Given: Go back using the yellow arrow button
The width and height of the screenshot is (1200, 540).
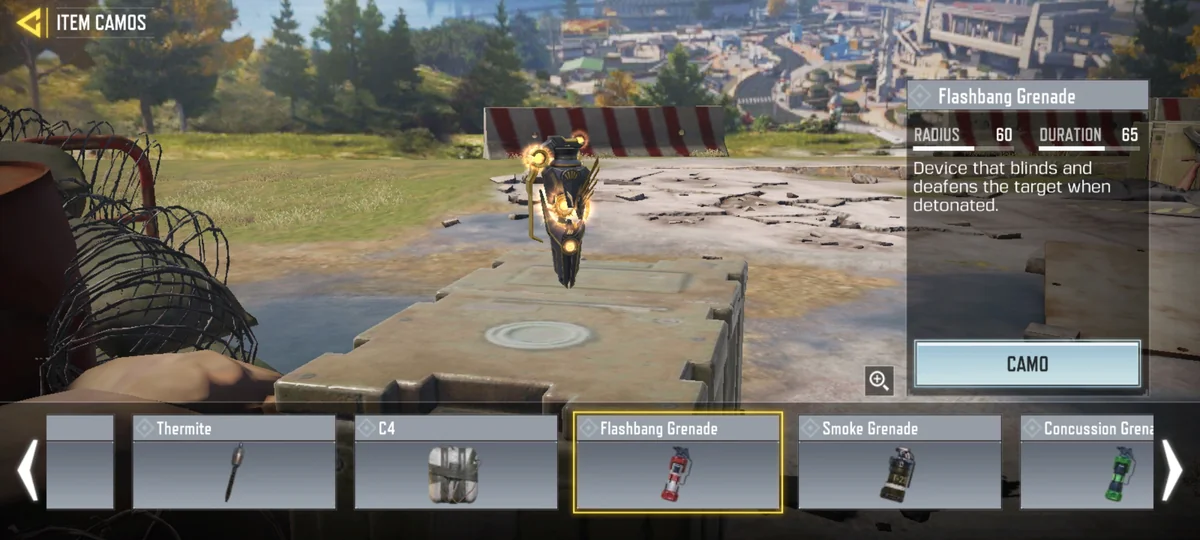Looking at the screenshot, I should (30, 22).
